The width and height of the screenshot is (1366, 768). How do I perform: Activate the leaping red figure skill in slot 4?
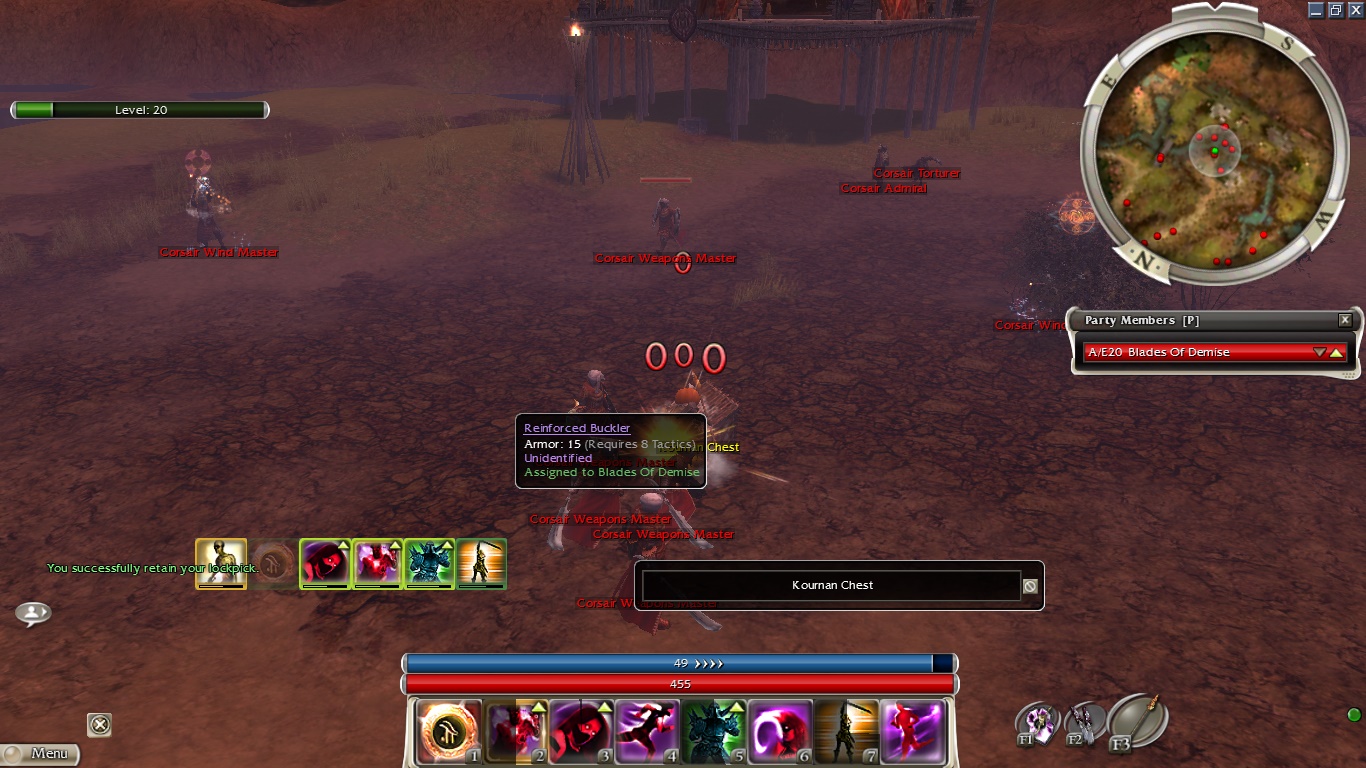point(647,731)
